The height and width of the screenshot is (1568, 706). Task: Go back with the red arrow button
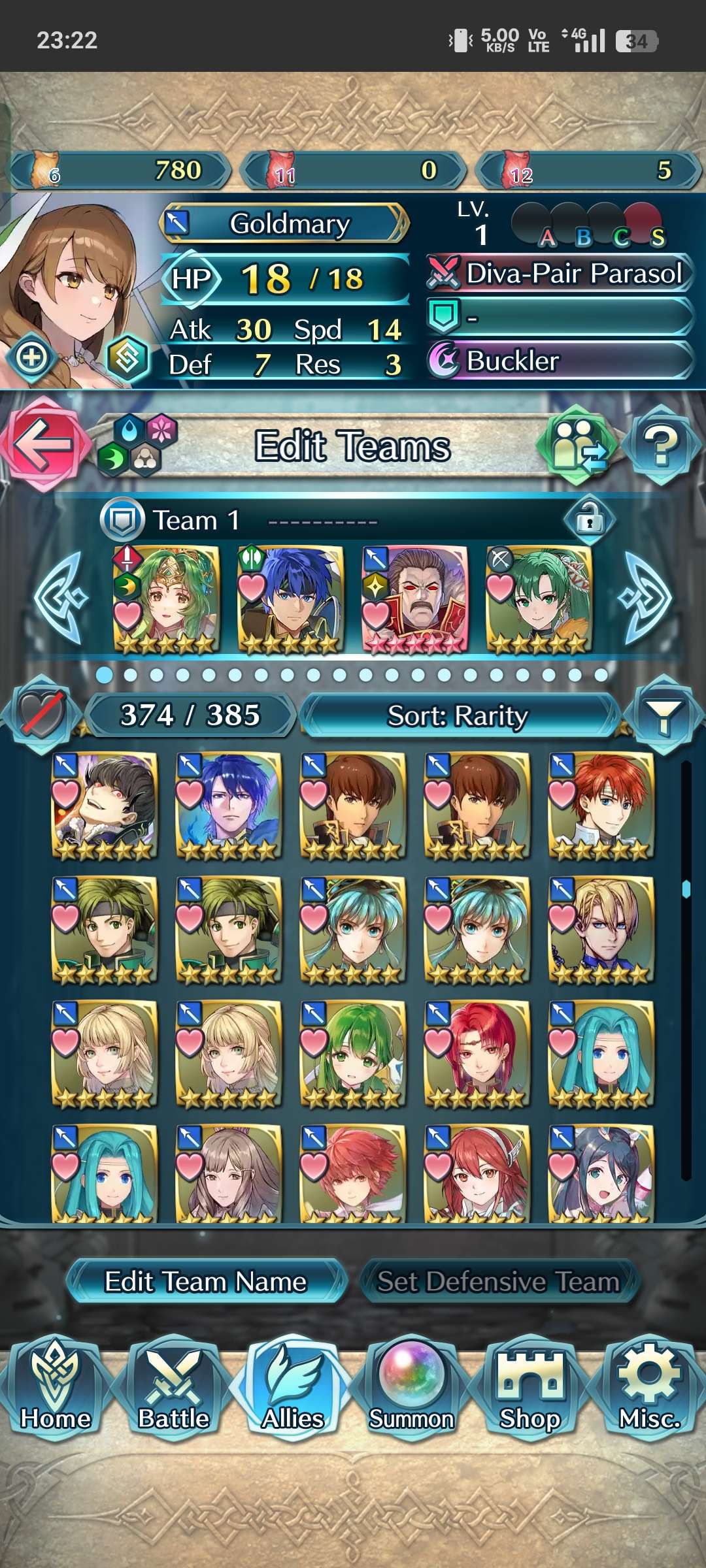43,444
